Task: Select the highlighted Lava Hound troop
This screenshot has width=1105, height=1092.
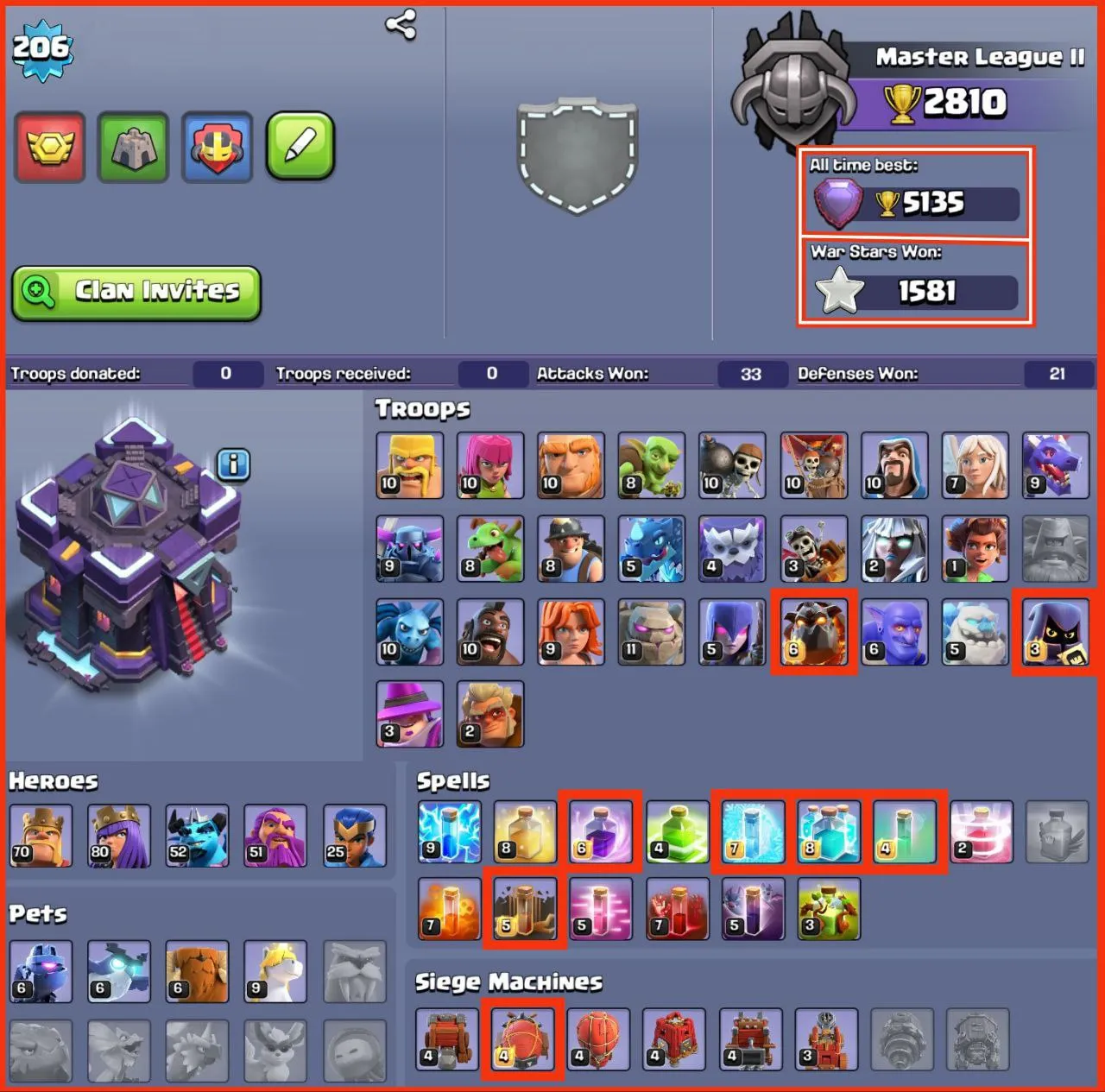Action: coord(814,630)
